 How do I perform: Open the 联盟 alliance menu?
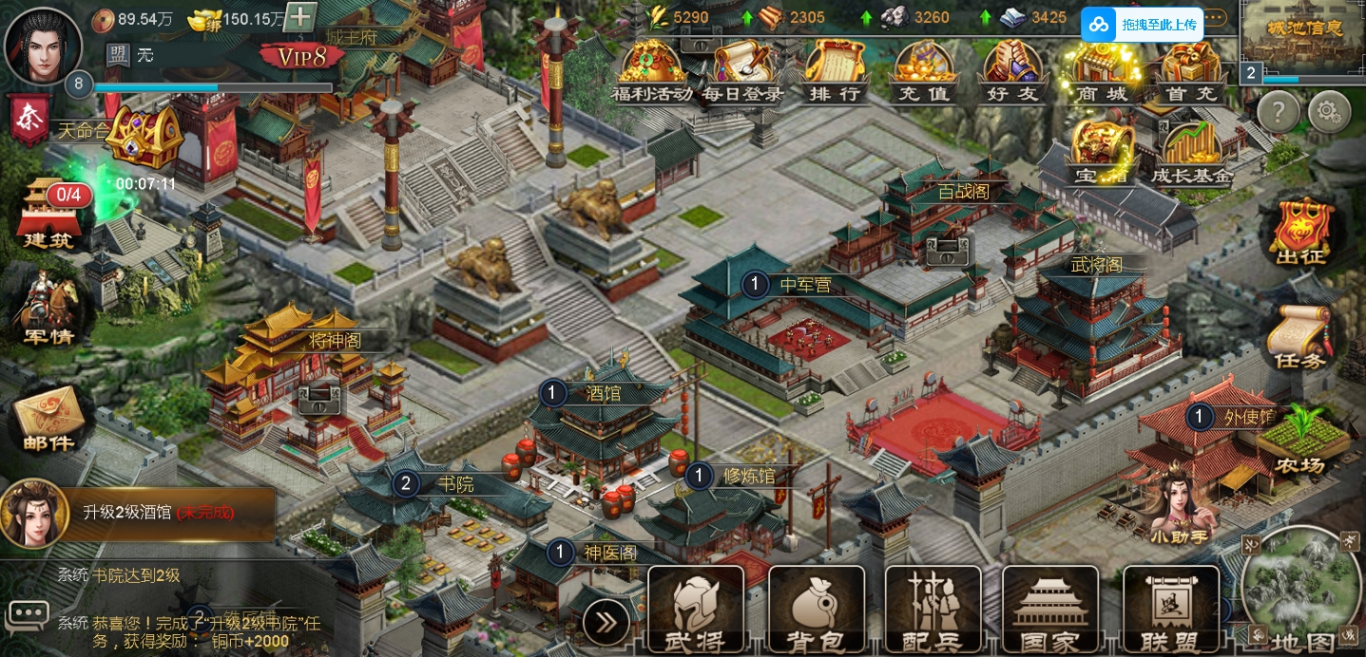pos(1171,610)
